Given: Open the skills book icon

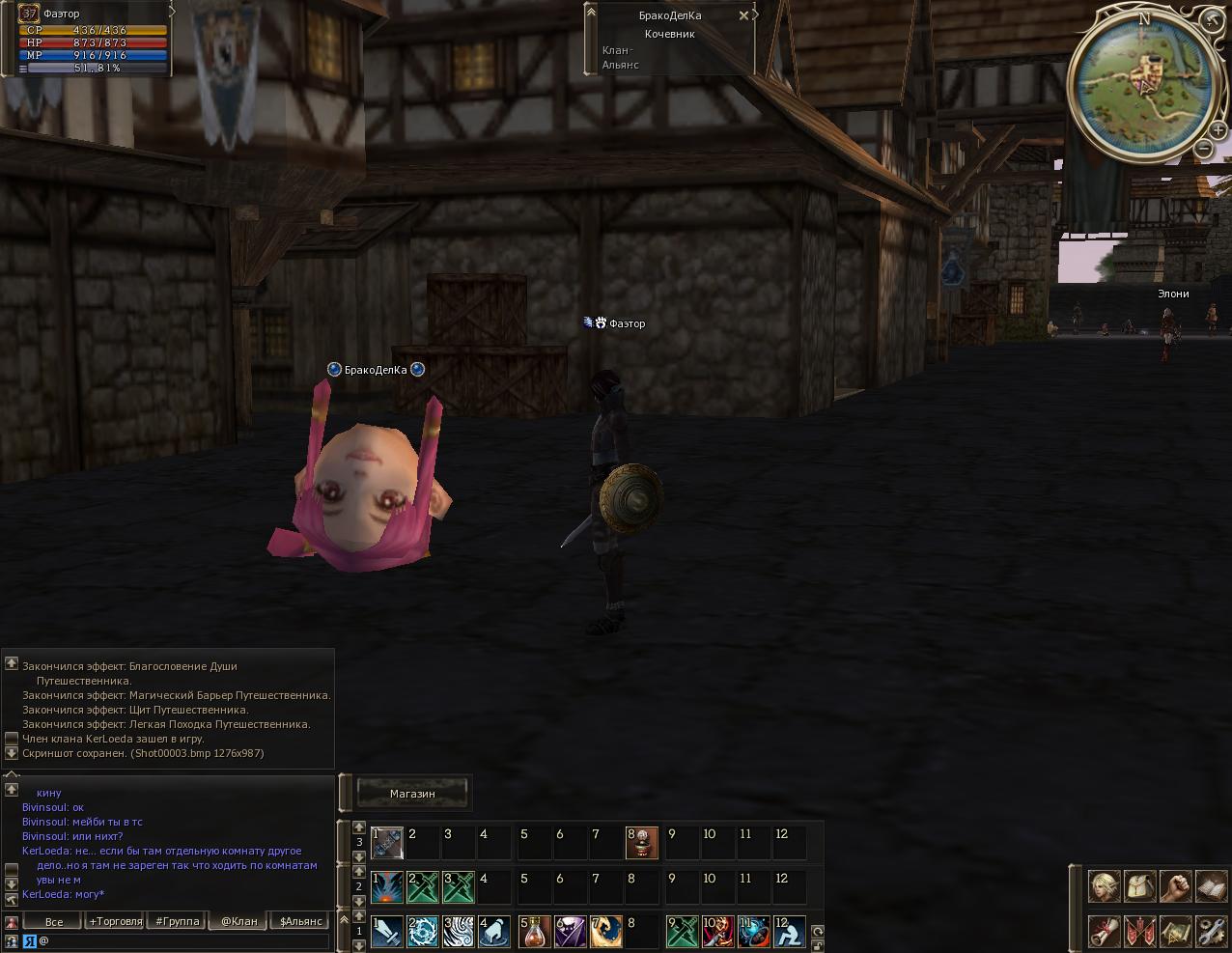Looking at the screenshot, I should tap(1211, 886).
